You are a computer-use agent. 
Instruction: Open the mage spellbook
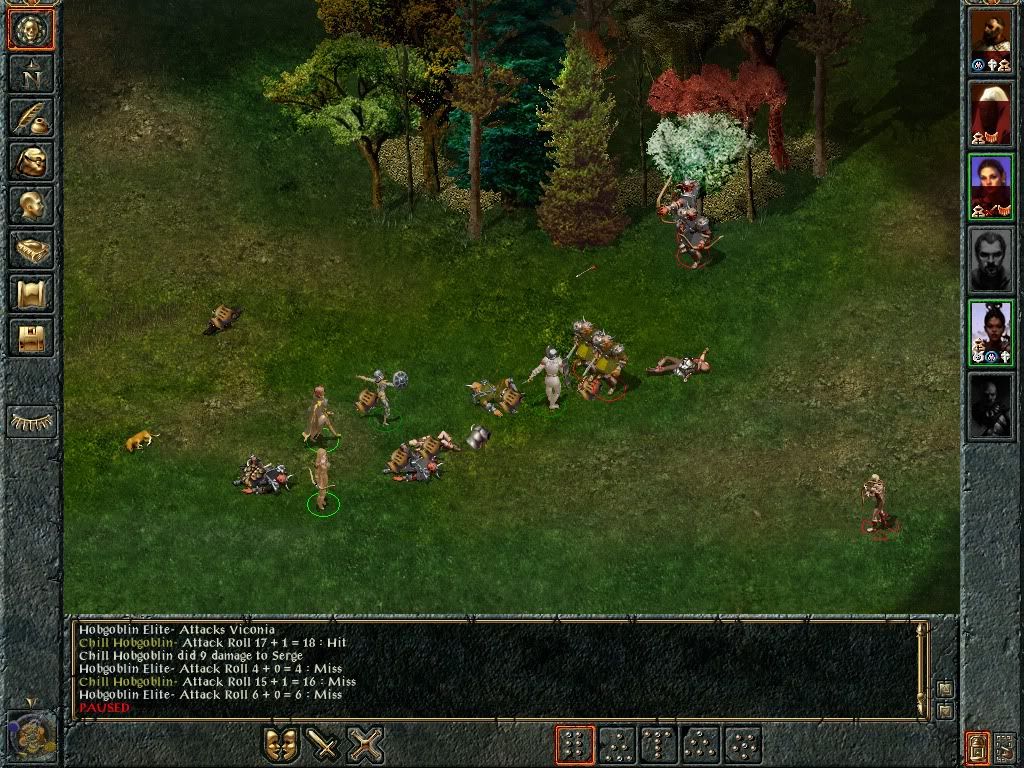tap(31, 249)
